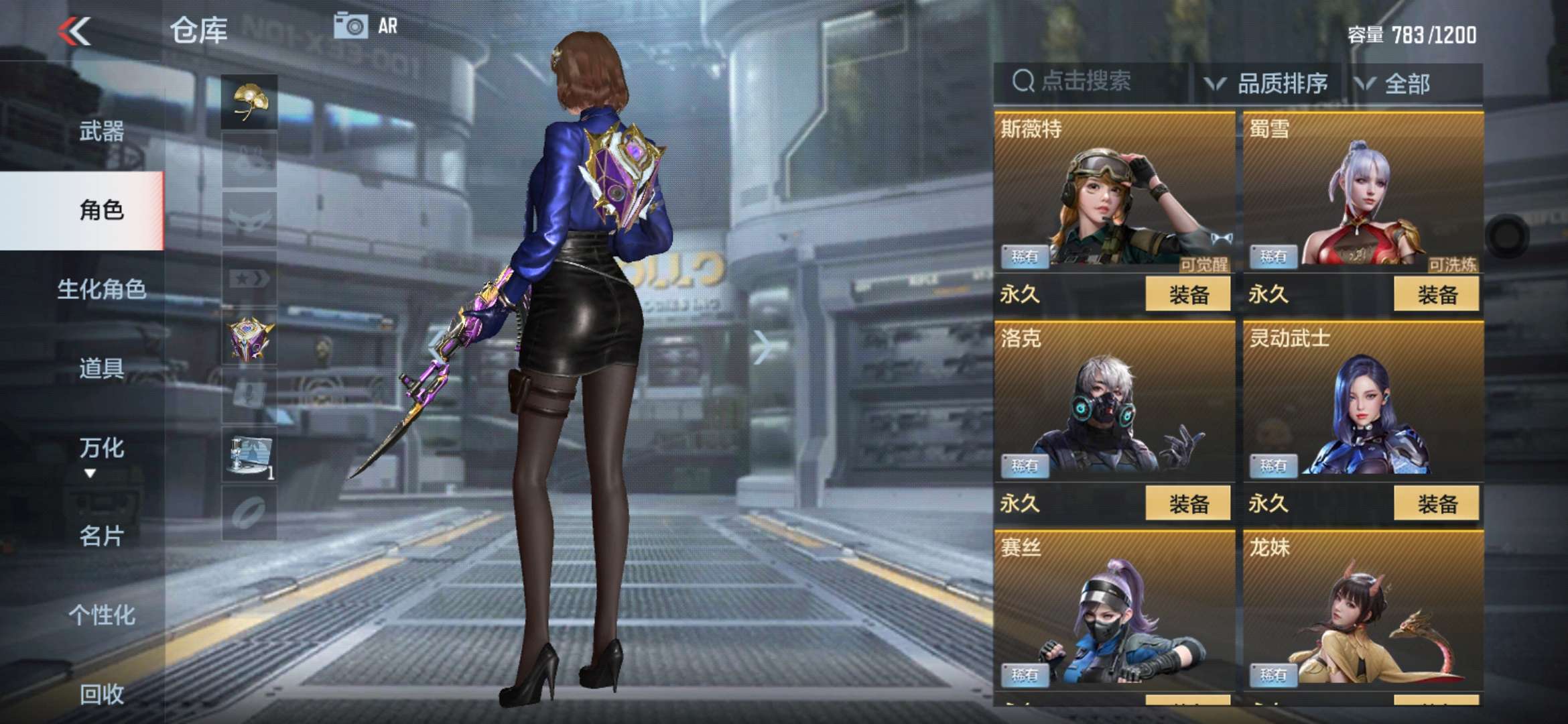Switch to the 武器 tab

[101, 131]
